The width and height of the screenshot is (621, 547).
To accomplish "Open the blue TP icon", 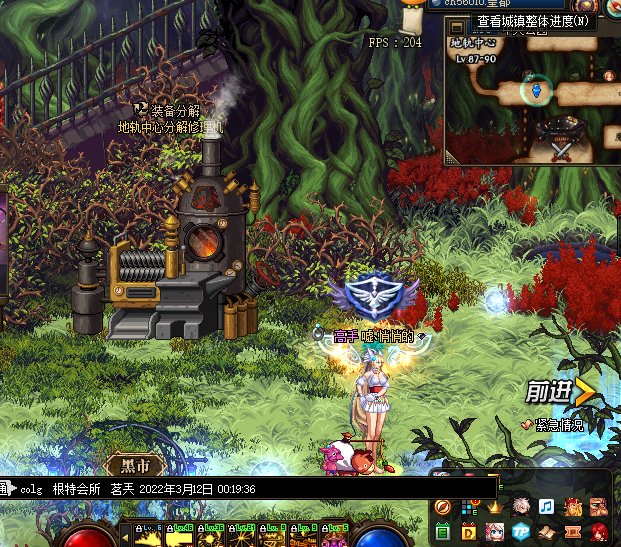I will click(521, 531).
